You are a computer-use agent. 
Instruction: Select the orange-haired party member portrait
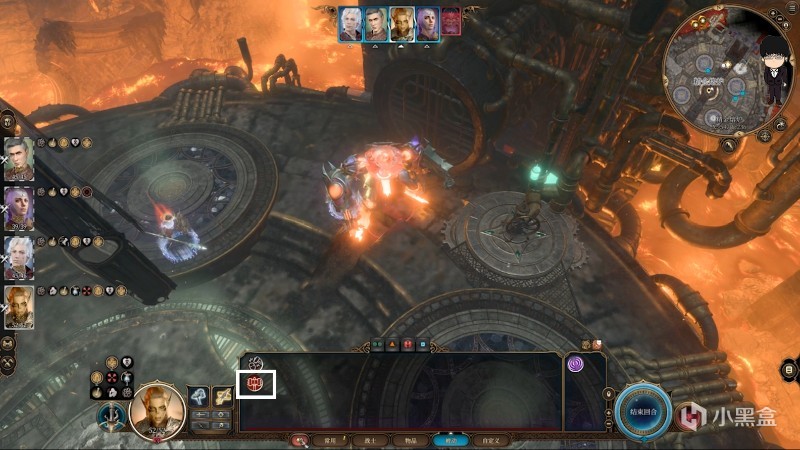point(19,306)
